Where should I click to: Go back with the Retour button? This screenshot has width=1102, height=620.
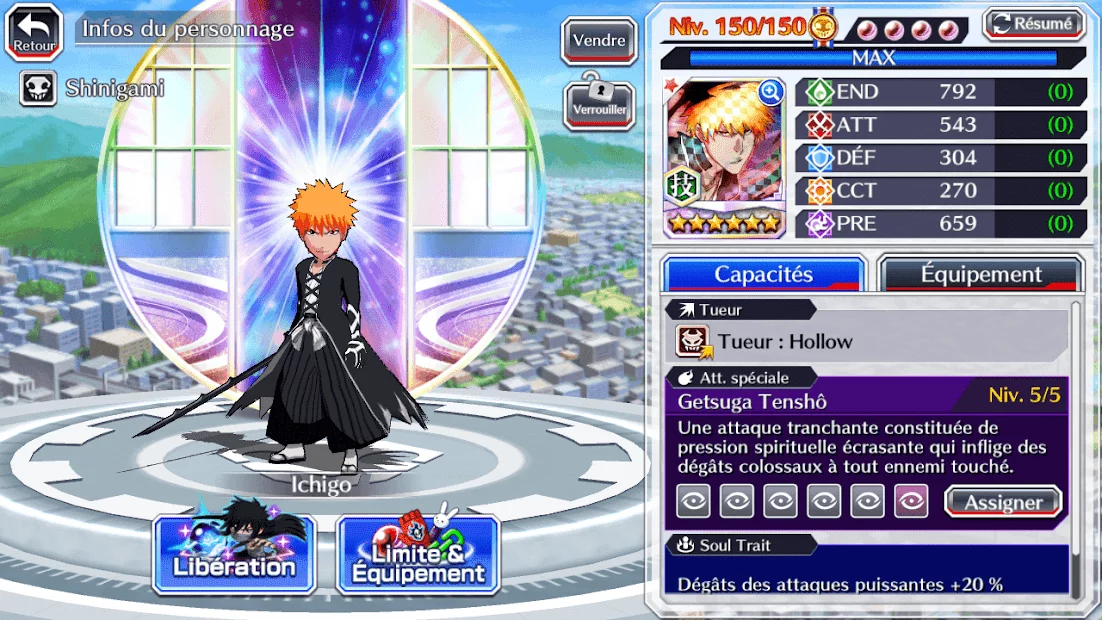[x=35, y=33]
